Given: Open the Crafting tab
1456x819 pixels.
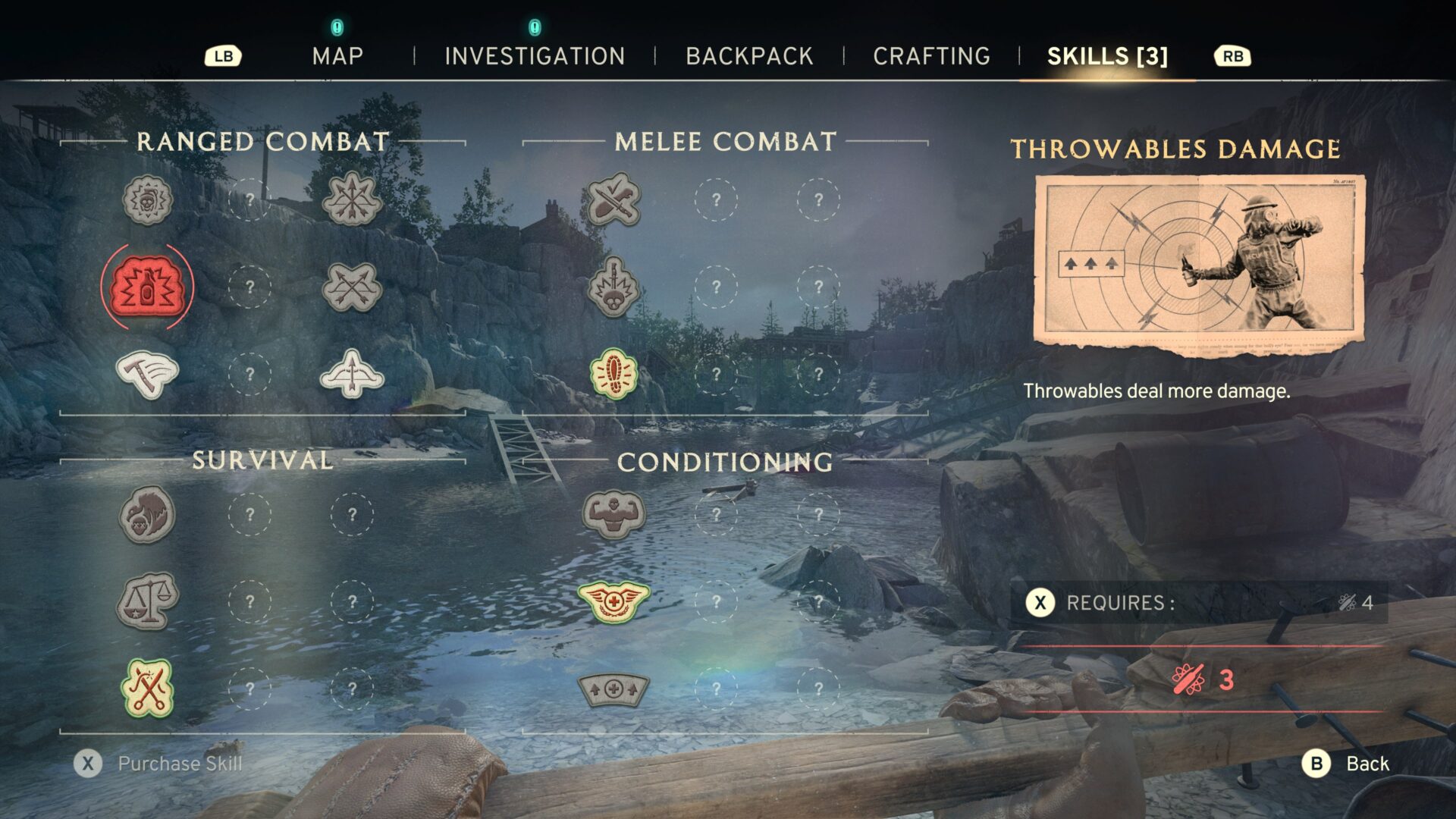Looking at the screenshot, I should [x=931, y=56].
